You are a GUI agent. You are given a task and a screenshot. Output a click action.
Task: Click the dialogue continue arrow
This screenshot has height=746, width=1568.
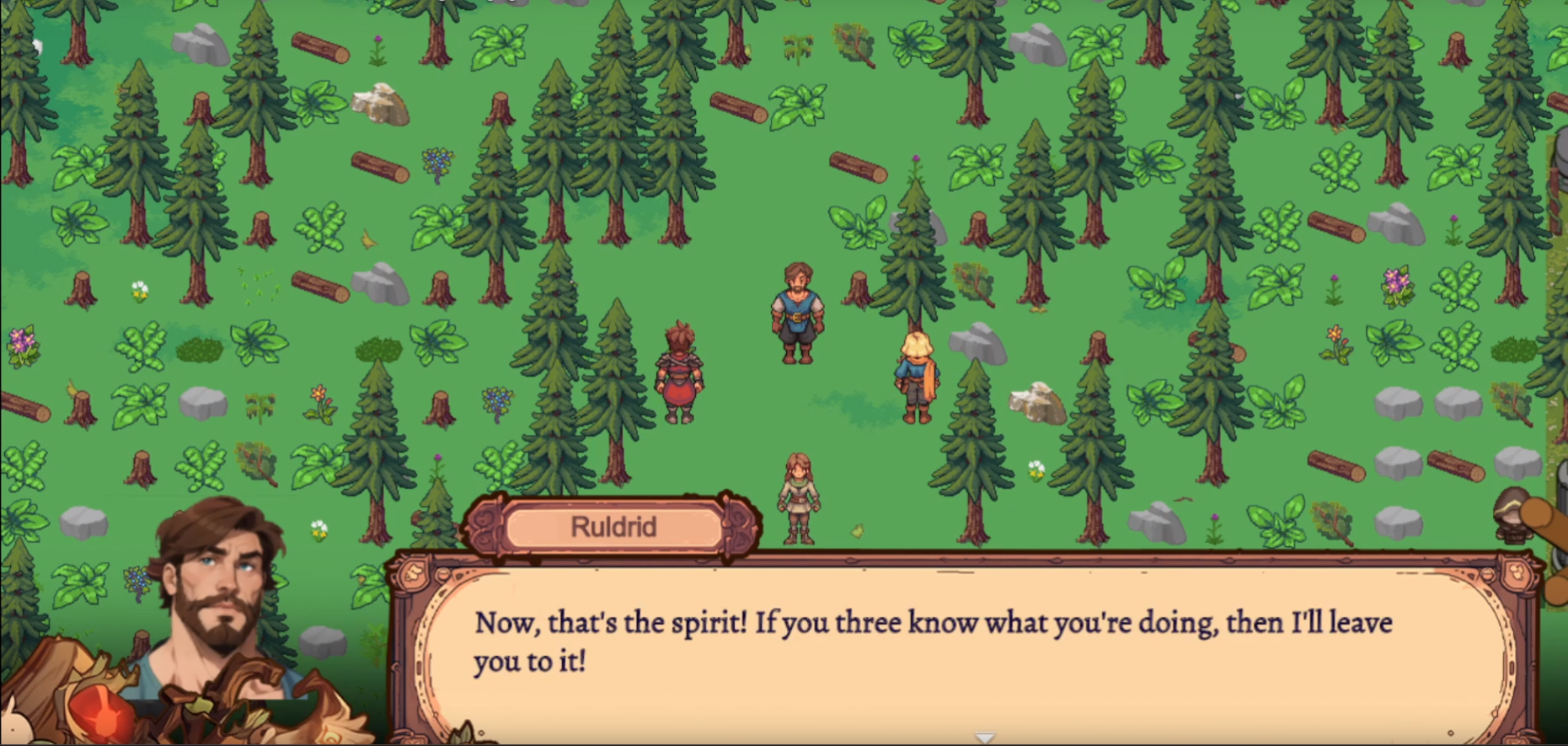(x=985, y=738)
